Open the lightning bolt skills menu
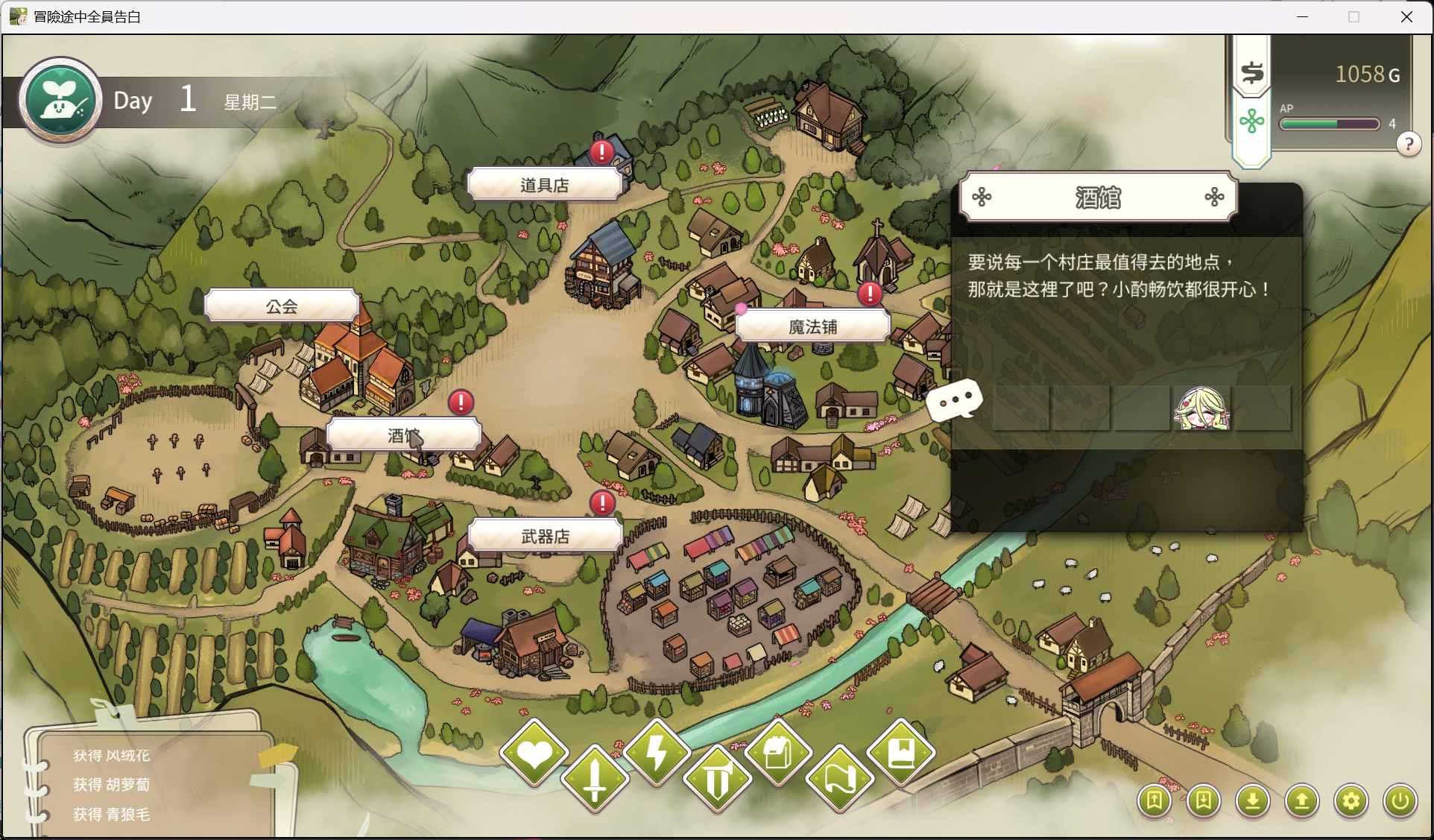Screen dimensions: 1434x840 (x=657, y=754)
